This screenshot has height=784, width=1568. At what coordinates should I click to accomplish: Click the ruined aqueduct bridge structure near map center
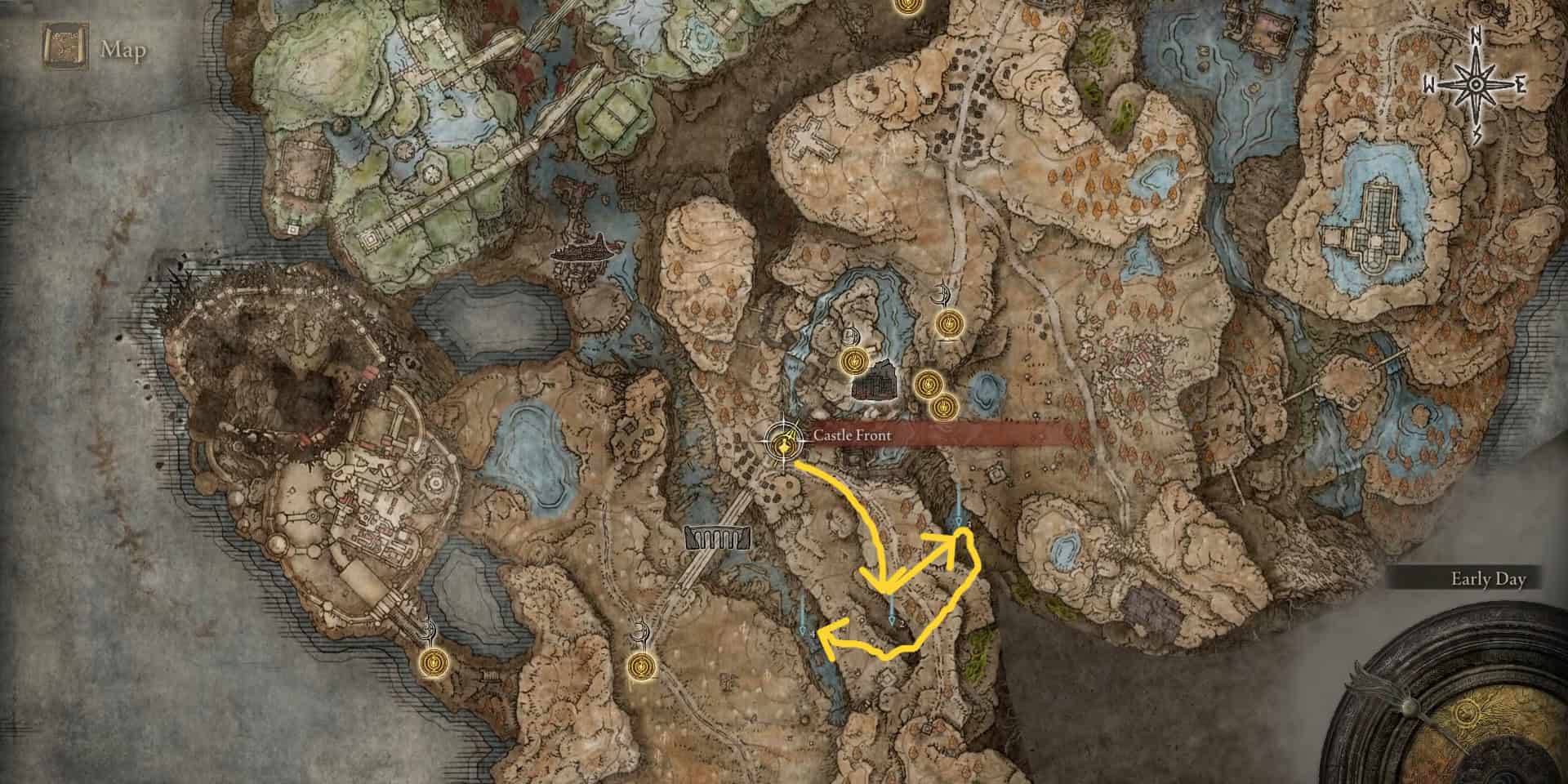(716, 537)
